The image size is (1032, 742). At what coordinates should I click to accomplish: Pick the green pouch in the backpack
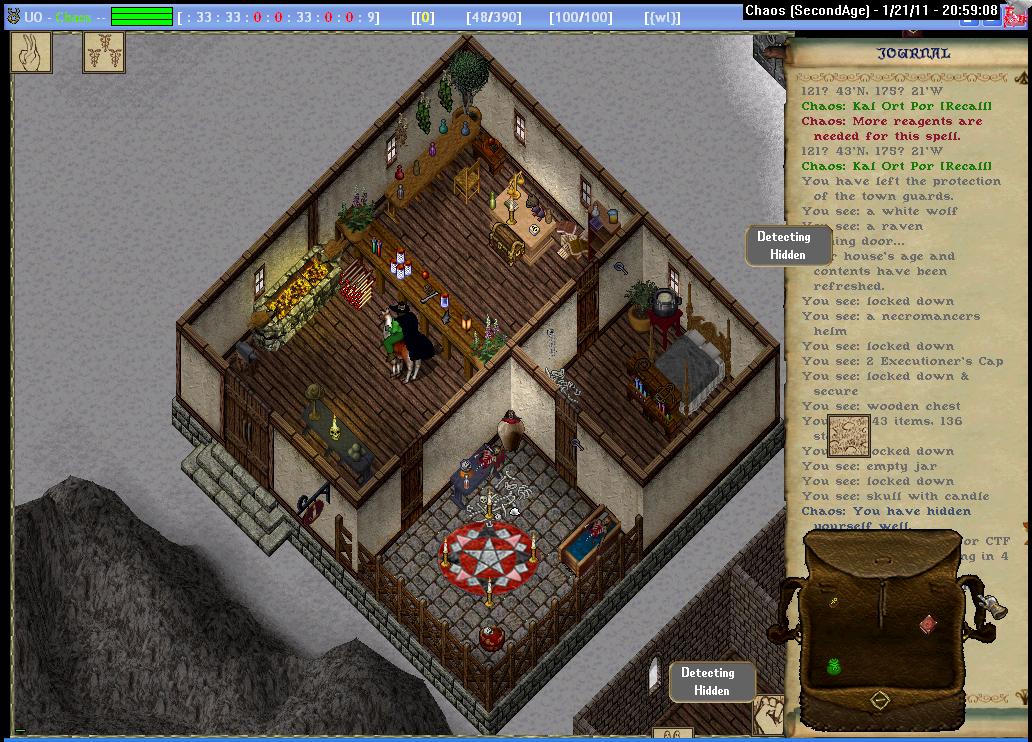pyautogui.click(x=833, y=666)
